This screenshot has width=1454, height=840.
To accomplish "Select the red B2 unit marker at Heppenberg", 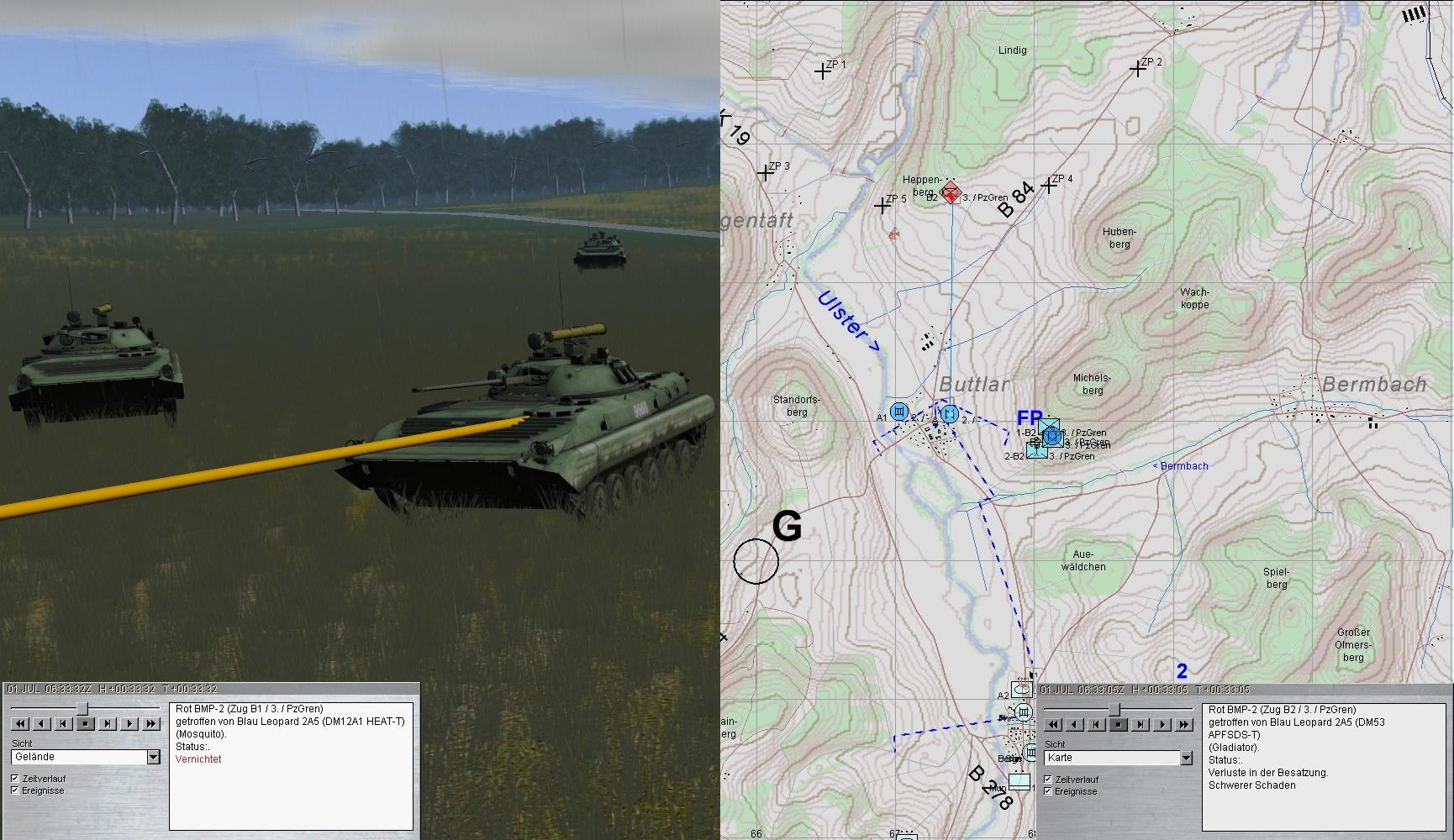I will (951, 192).
